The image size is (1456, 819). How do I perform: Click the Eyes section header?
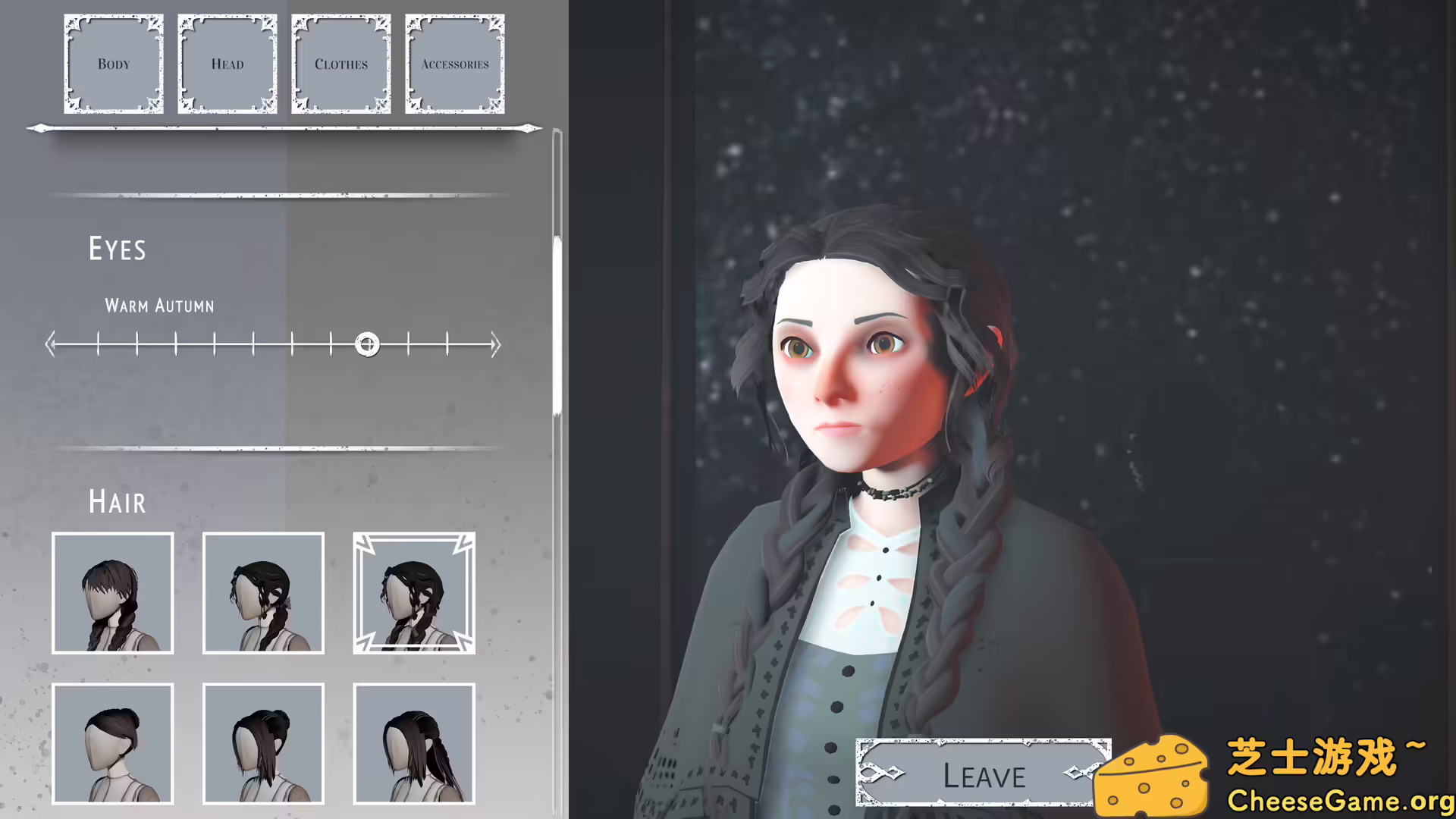click(x=118, y=249)
